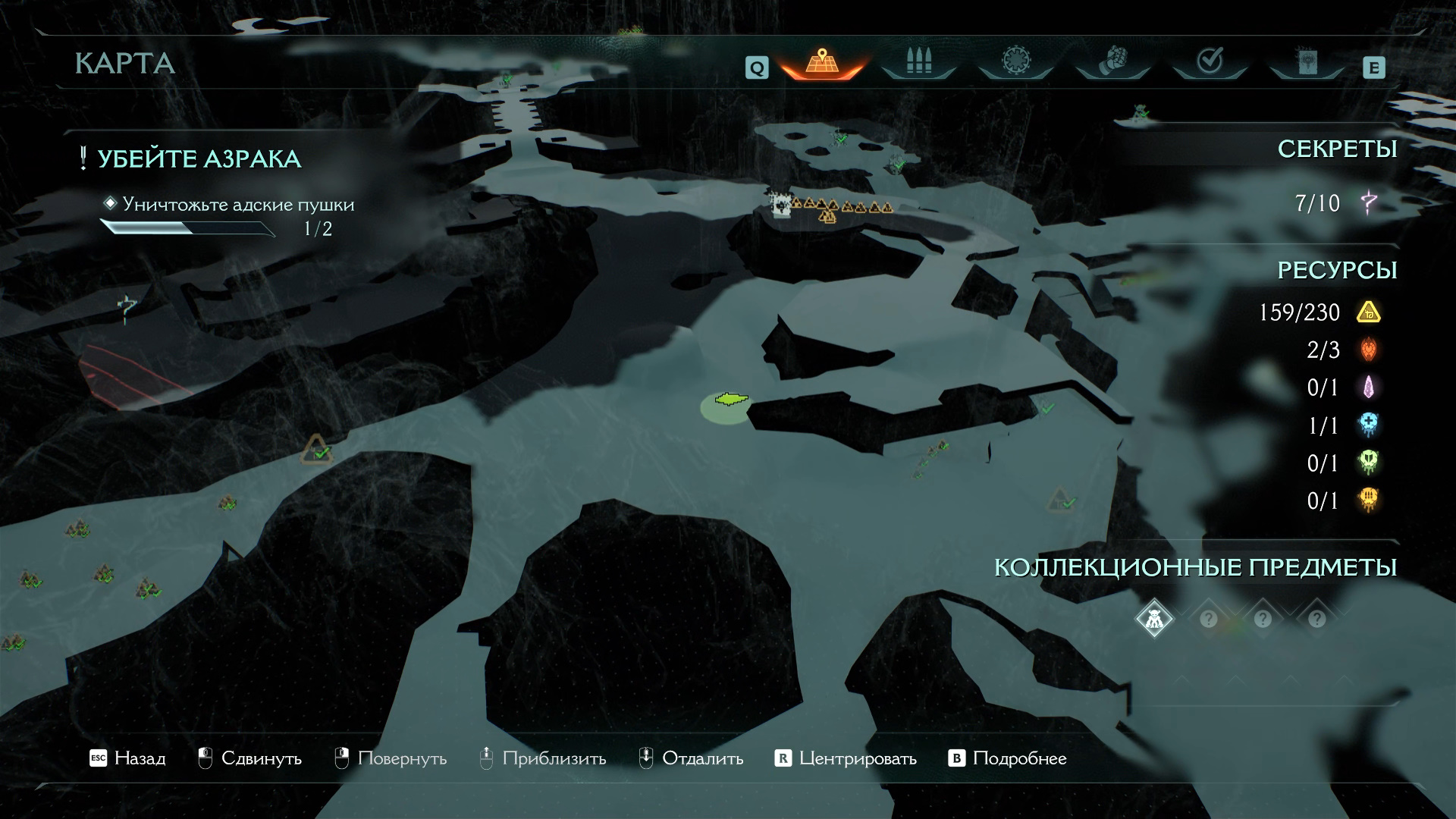This screenshot has width=1456, height=819.
Task: Click the secret question mark map marker
Action: click(x=127, y=309)
